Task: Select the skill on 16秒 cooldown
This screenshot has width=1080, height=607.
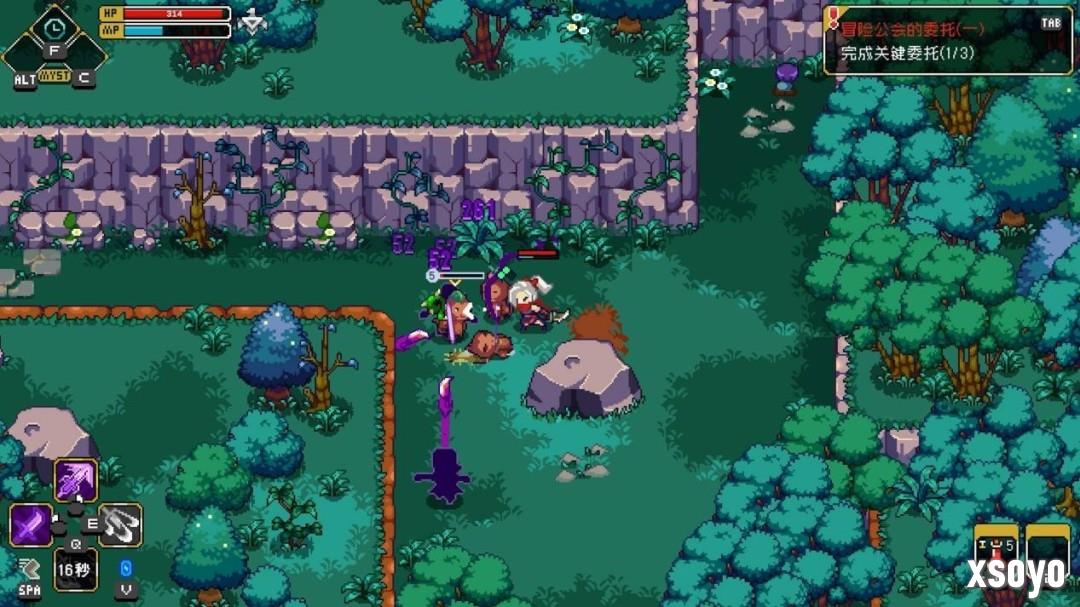Action: [x=76, y=569]
